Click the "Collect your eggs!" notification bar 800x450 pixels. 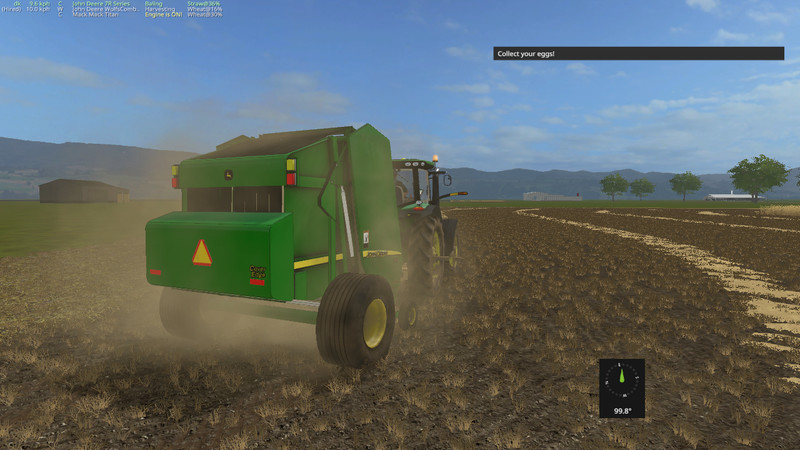636,53
